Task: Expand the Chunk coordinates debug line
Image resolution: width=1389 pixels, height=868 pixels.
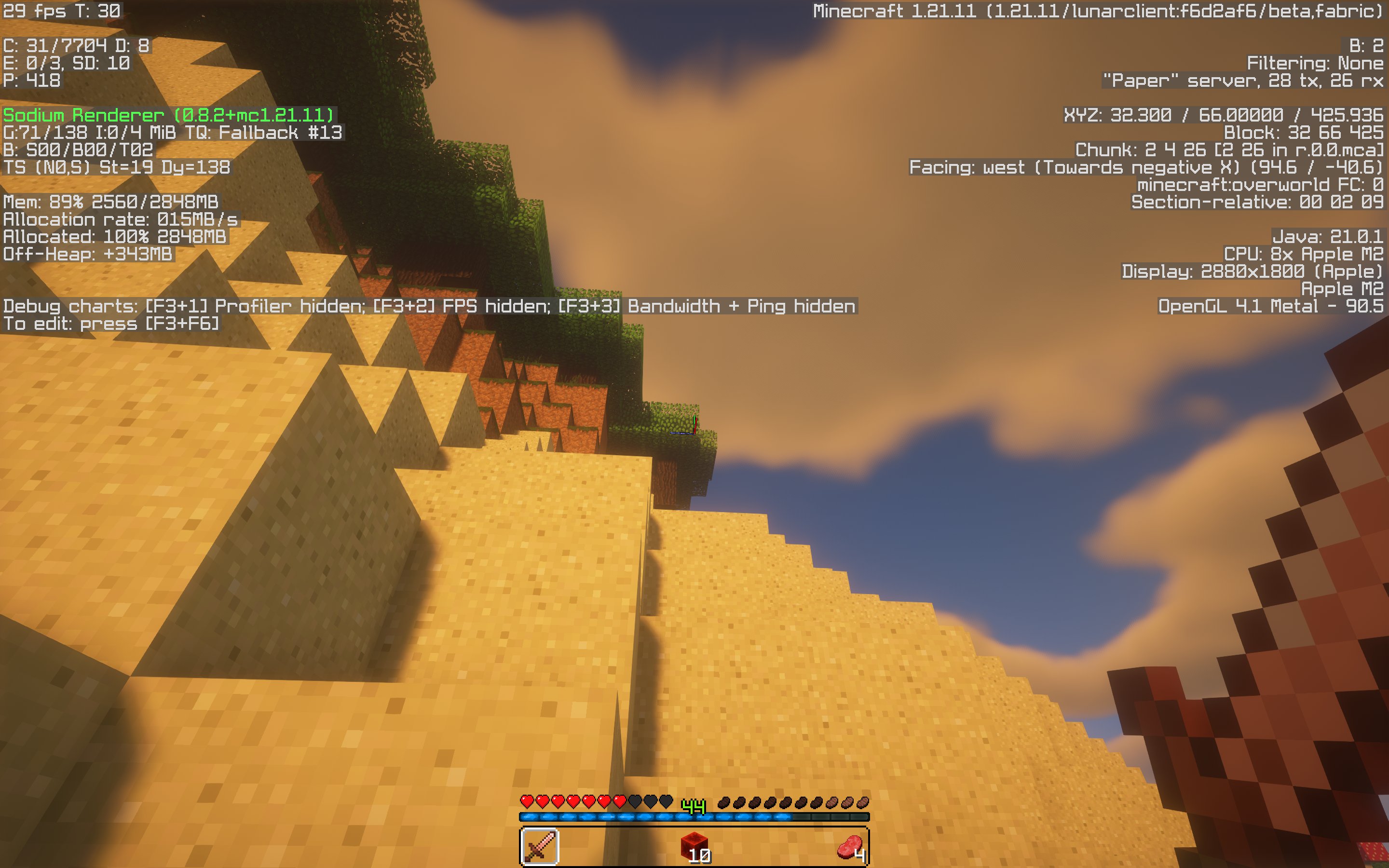Action: point(1234,151)
